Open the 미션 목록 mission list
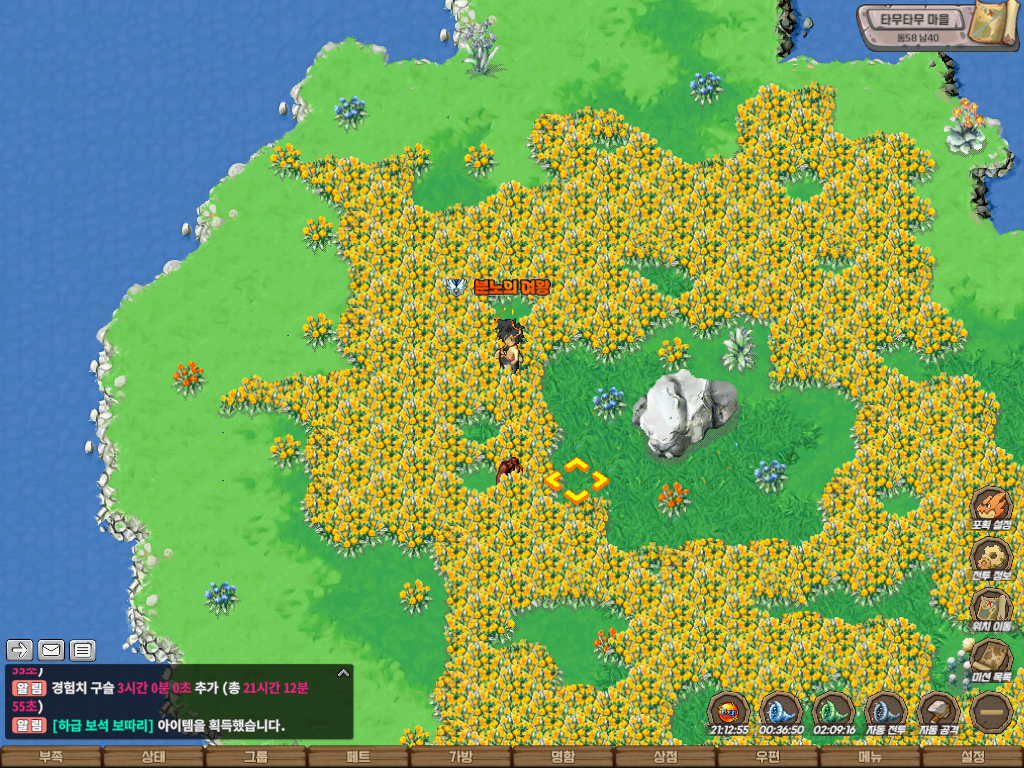 [x=991, y=661]
